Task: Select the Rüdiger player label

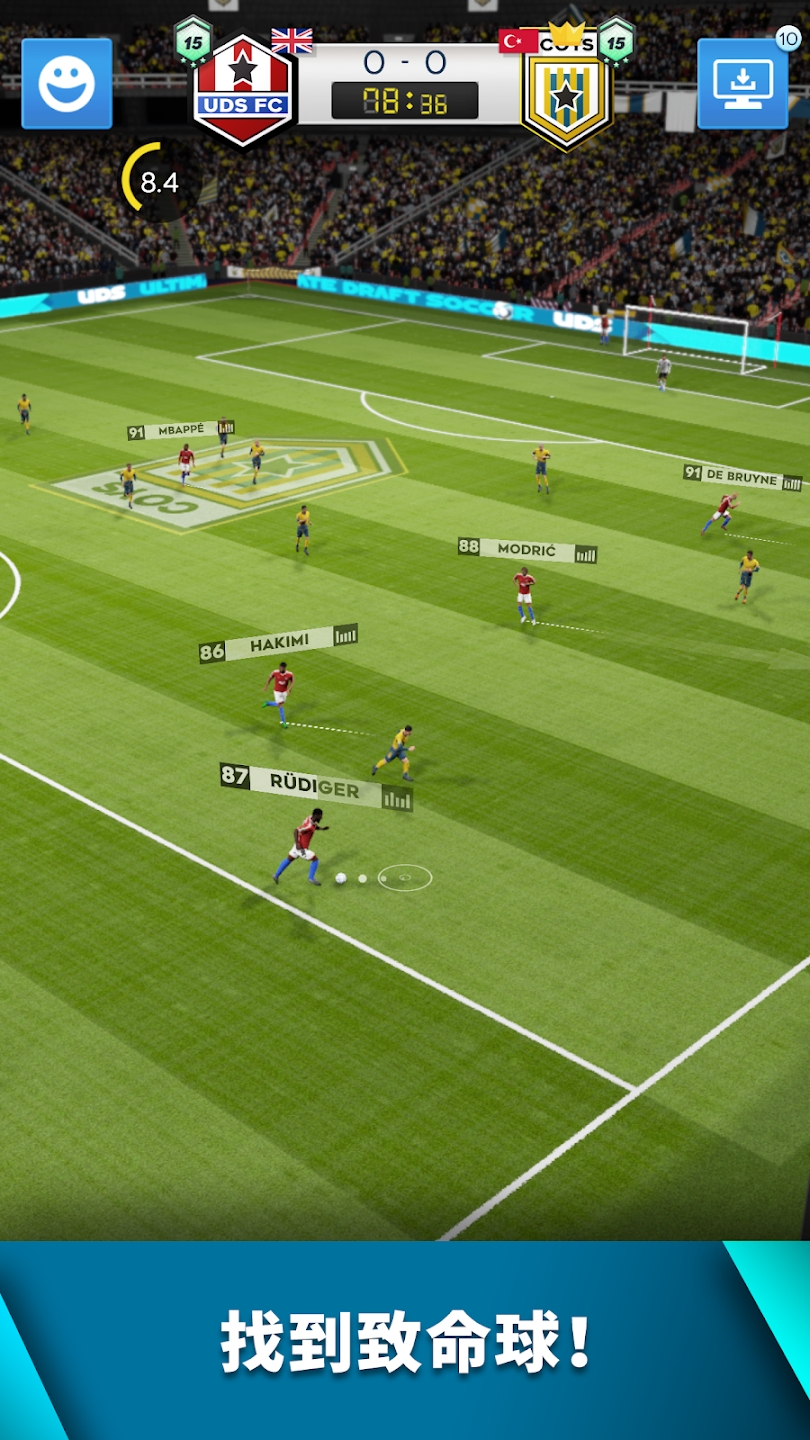Action: click(x=315, y=788)
